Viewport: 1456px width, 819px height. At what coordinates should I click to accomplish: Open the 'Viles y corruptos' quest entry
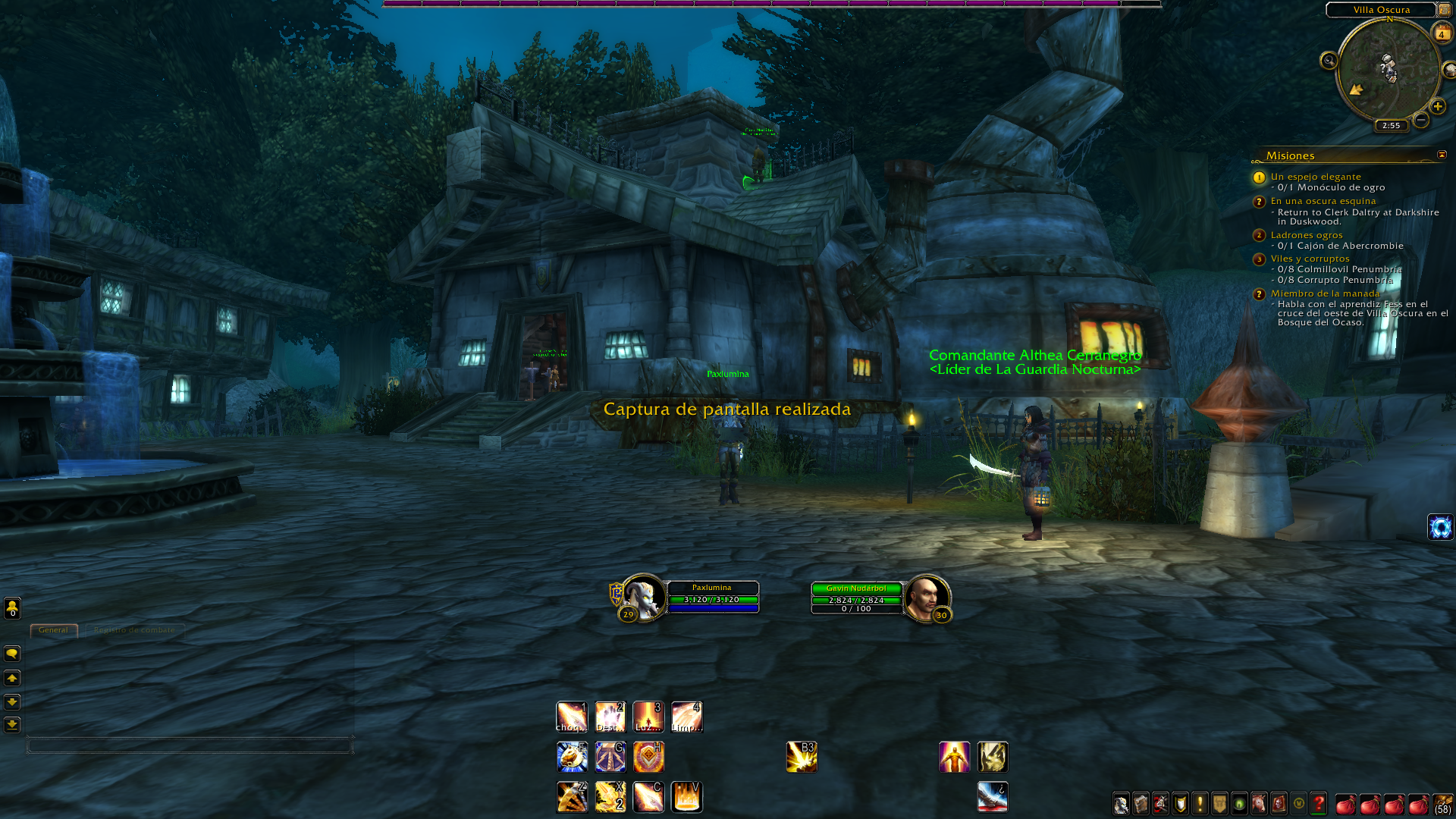[1310, 259]
